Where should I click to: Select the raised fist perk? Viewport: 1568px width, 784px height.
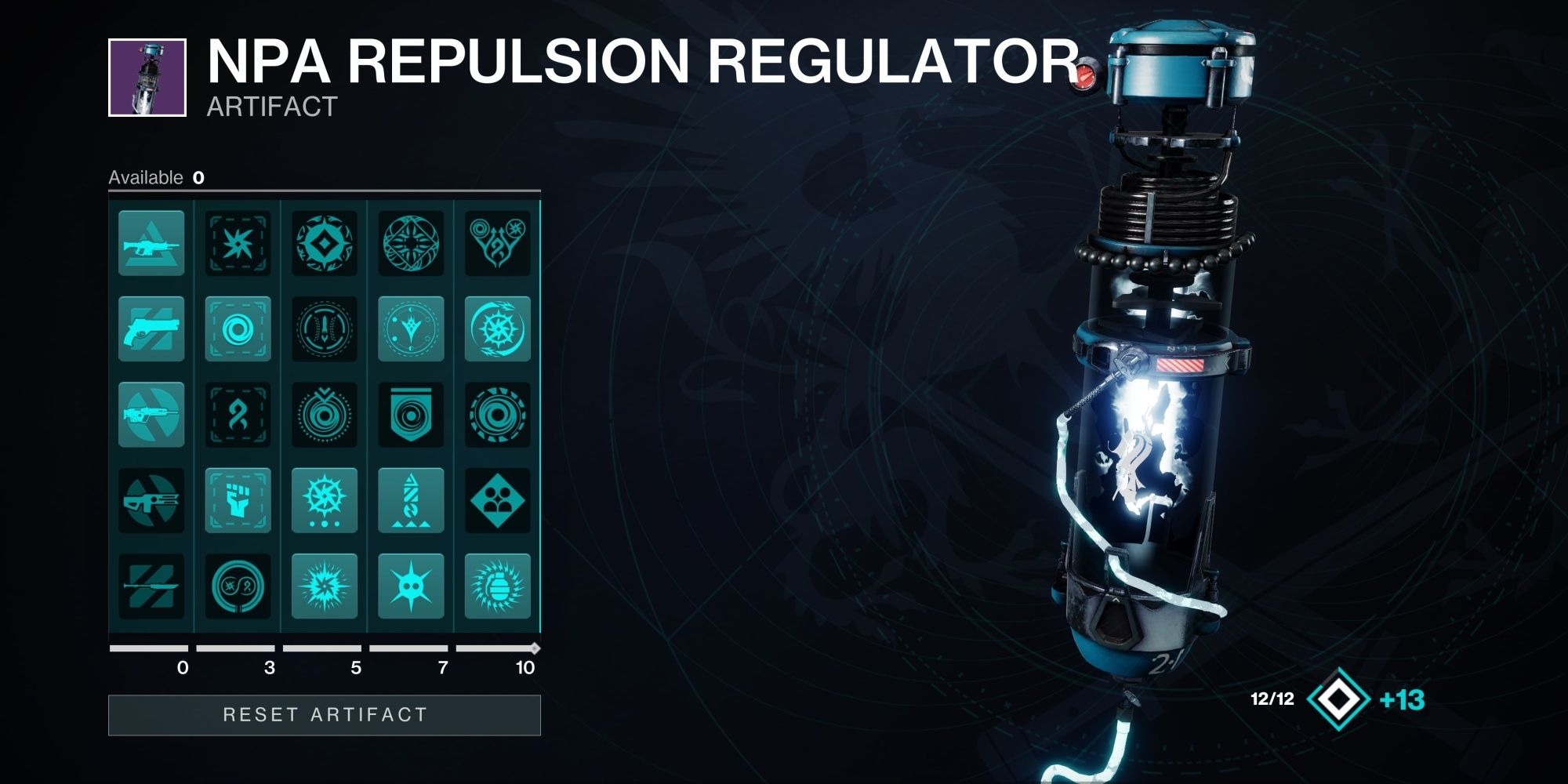(x=238, y=500)
